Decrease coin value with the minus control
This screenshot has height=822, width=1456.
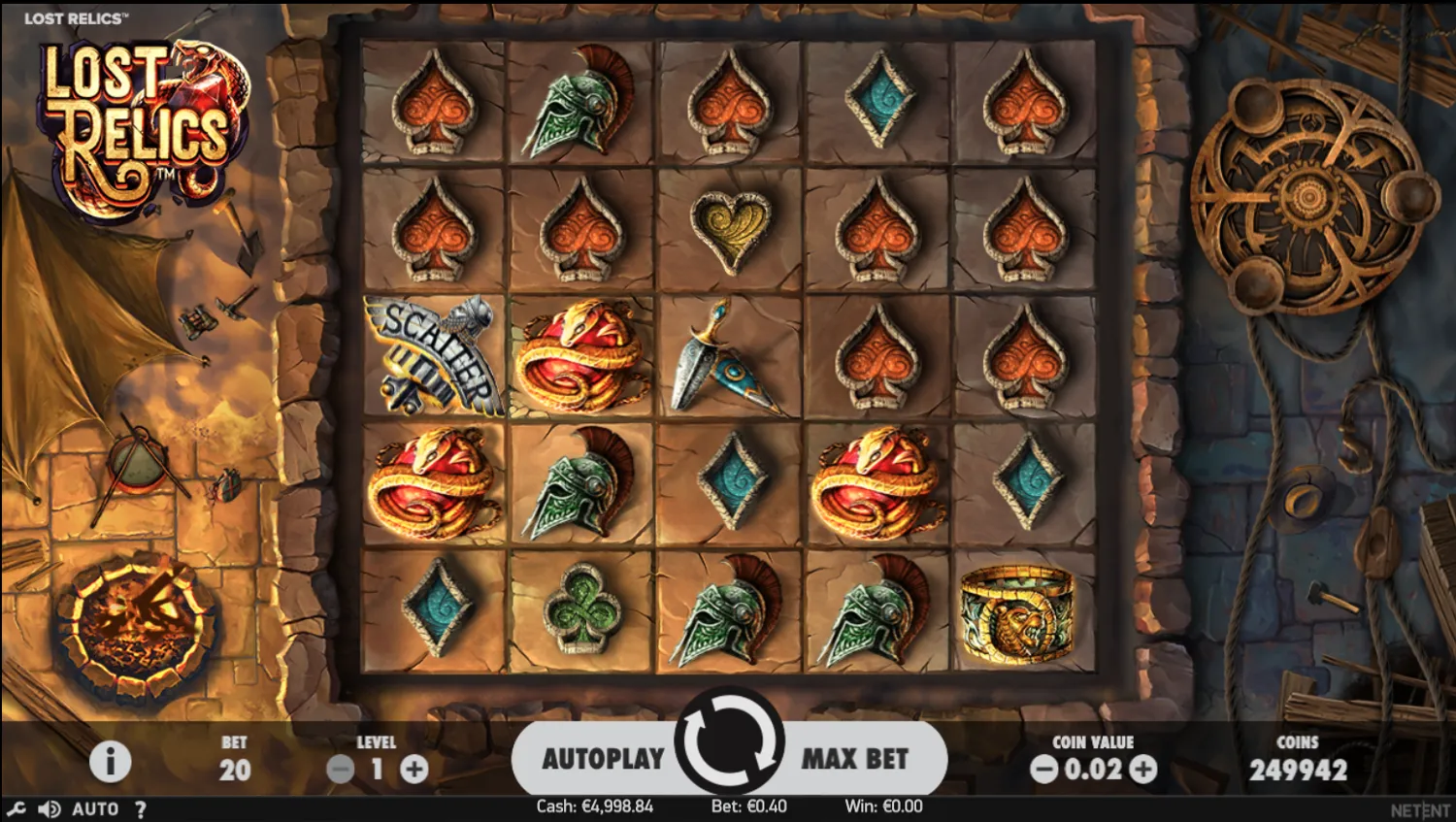1044,769
